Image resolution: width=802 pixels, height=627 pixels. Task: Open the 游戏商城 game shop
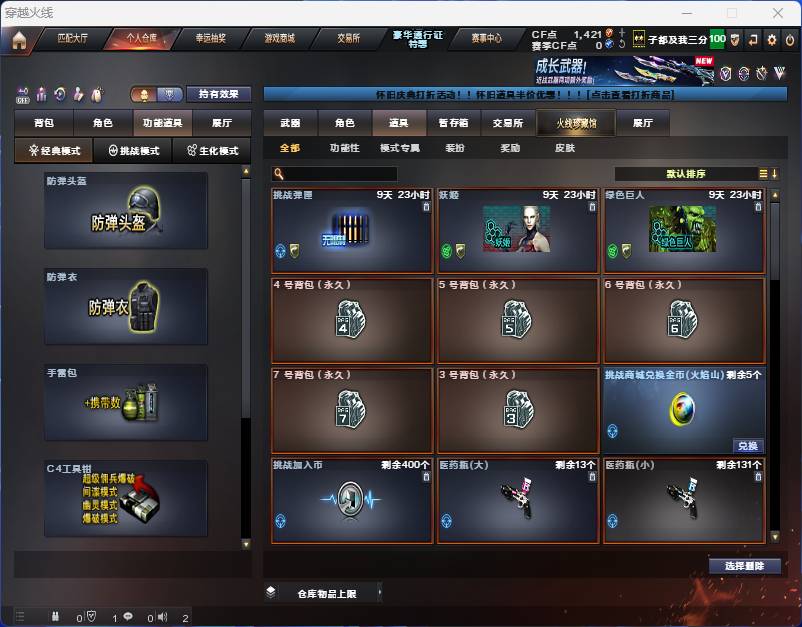pyautogui.click(x=279, y=39)
